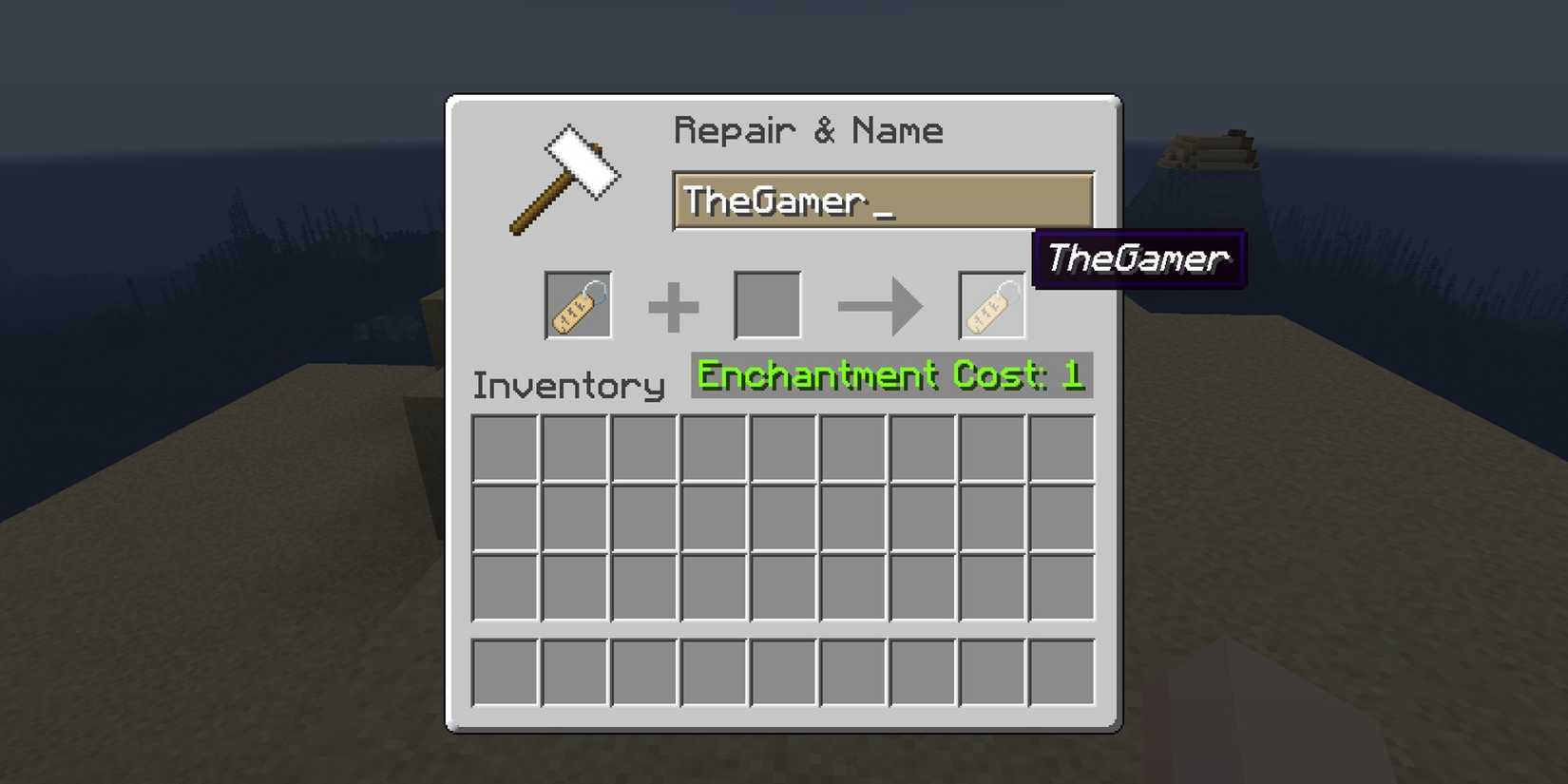The height and width of the screenshot is (784, 1568).
Task: Pick up the output name tag labeled TheGamer
Action: [992, 302]
